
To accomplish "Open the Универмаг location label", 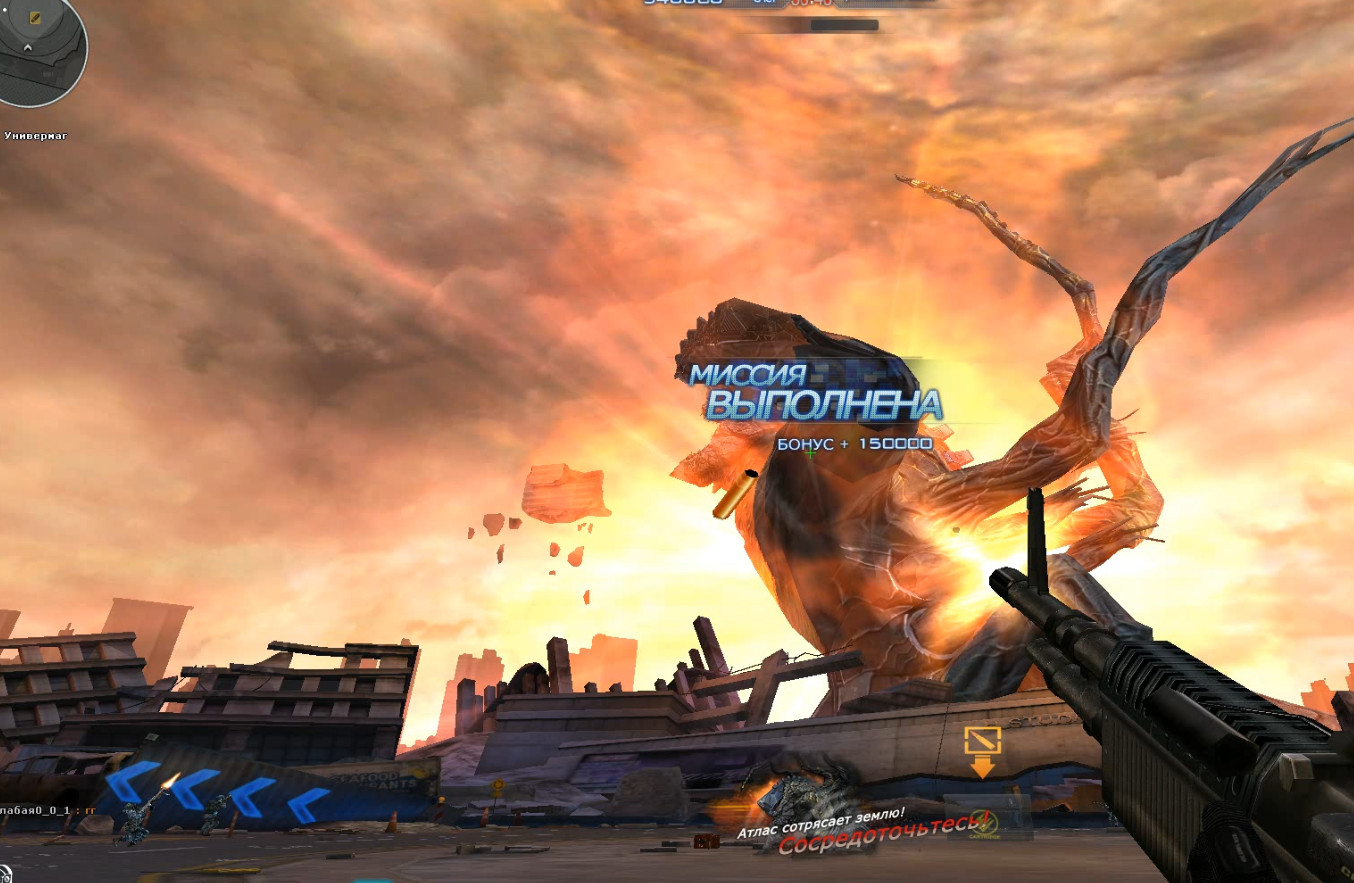I will point(35,133).
